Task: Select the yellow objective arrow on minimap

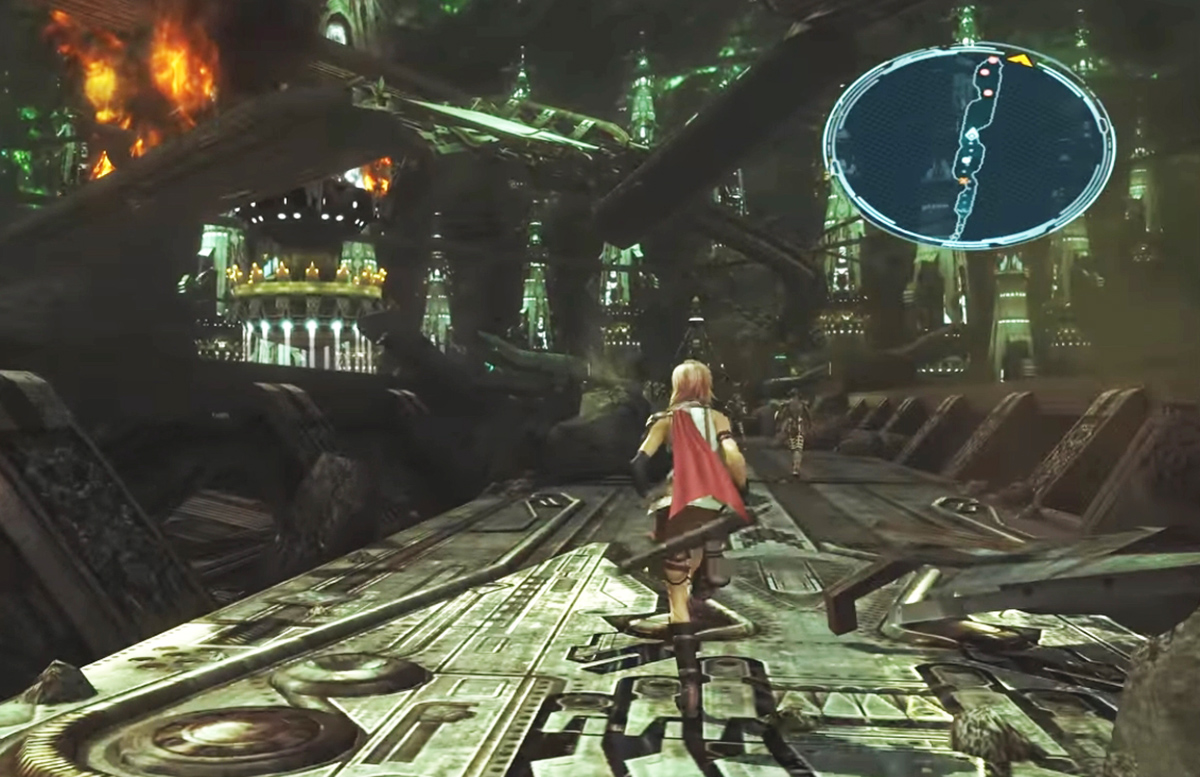Action: click(x=1019, y=61)
